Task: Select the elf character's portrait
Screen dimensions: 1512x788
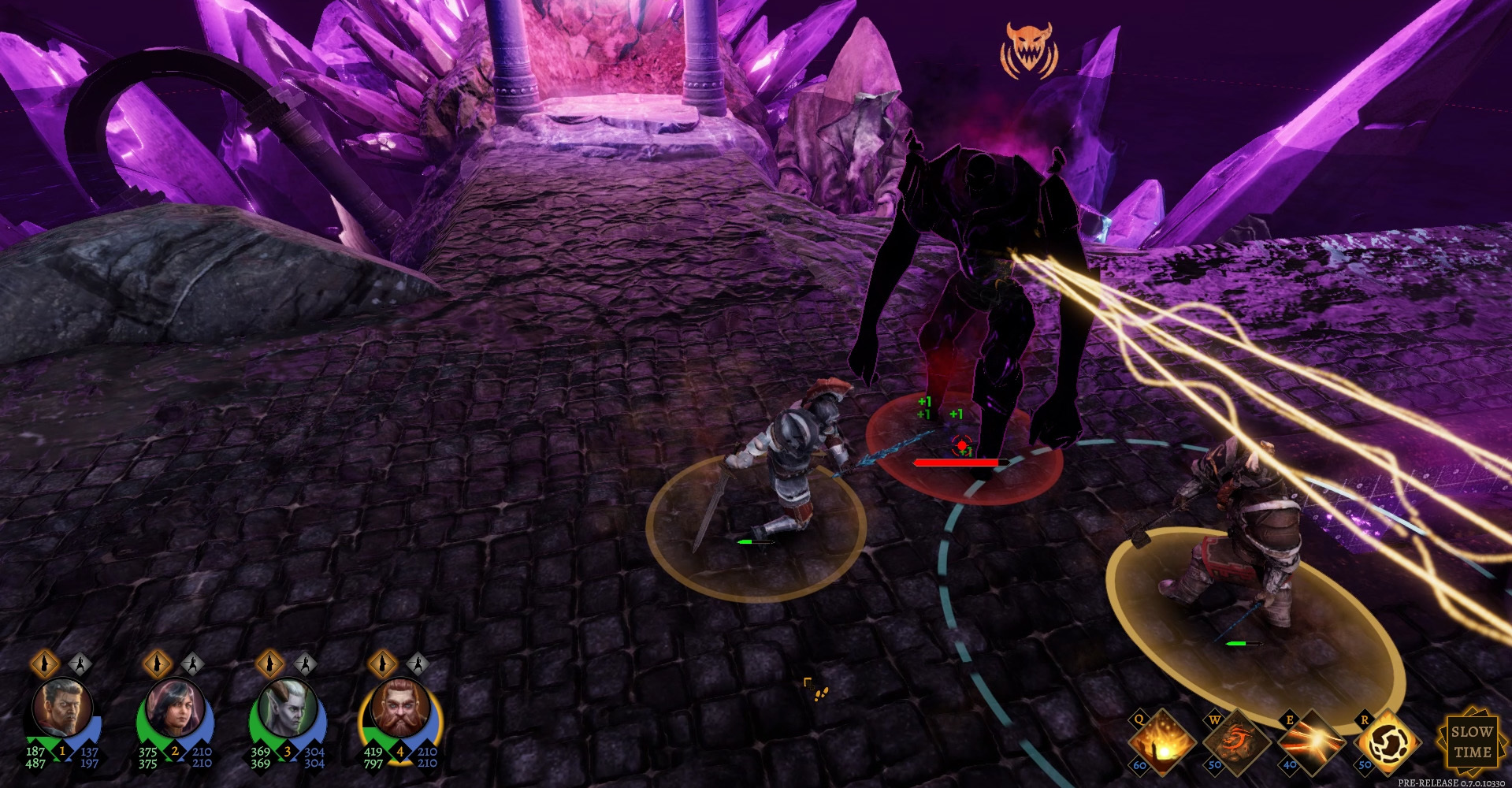Action: point(288,708)
